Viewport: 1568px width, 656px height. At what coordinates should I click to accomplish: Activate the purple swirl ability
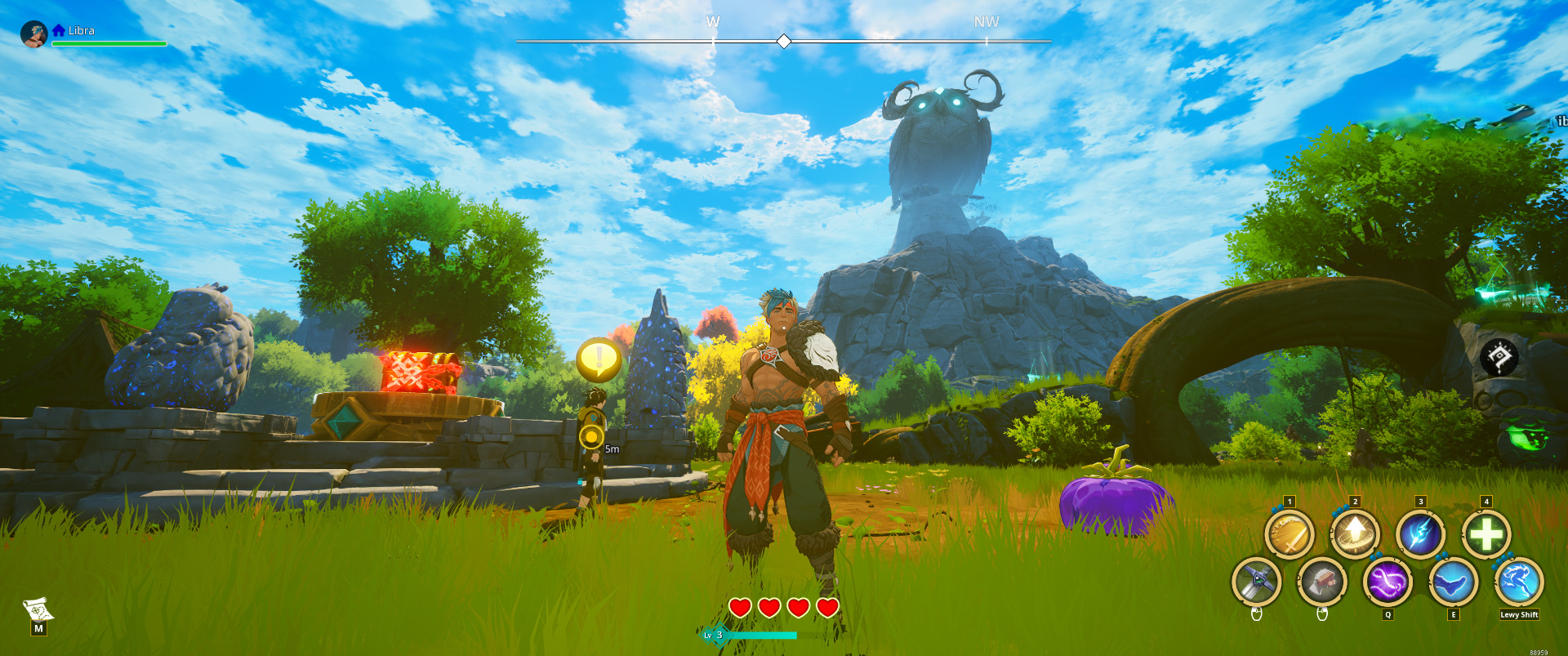click(1388, 582)
